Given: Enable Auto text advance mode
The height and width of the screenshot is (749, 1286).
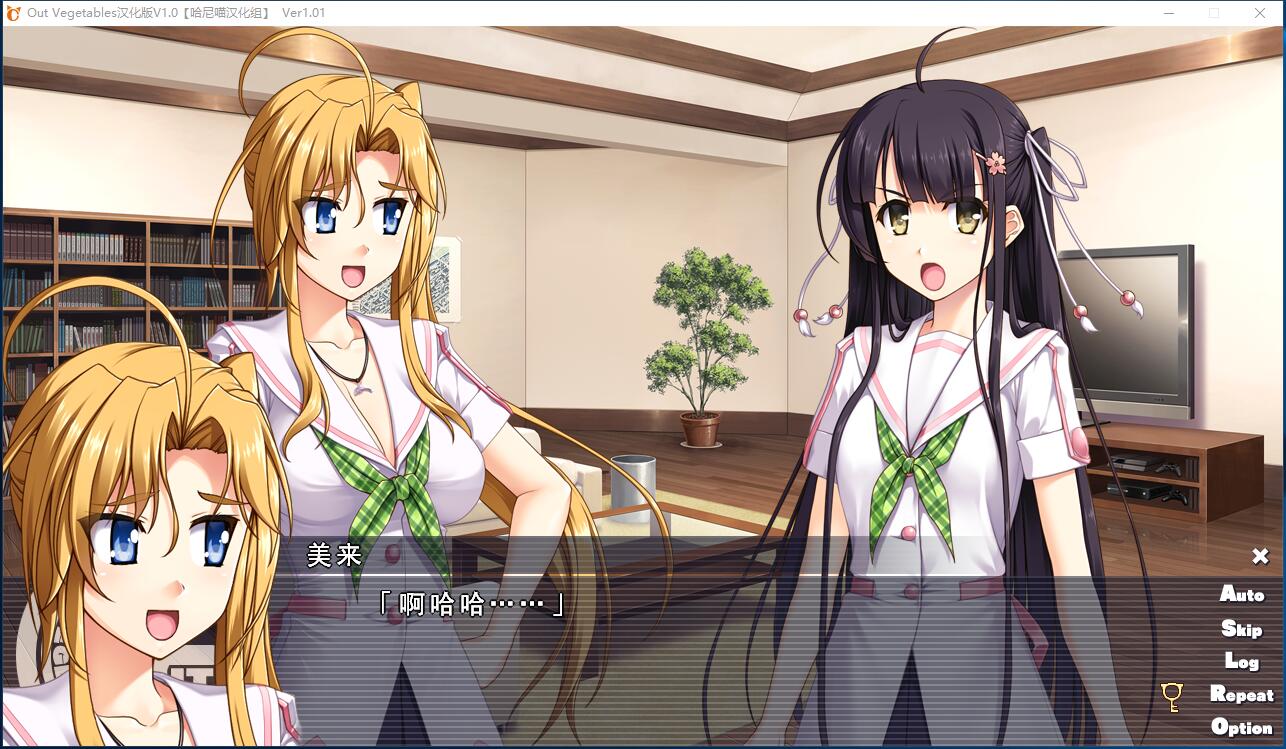Looking at the screenshot, I should coord(1242,594).
